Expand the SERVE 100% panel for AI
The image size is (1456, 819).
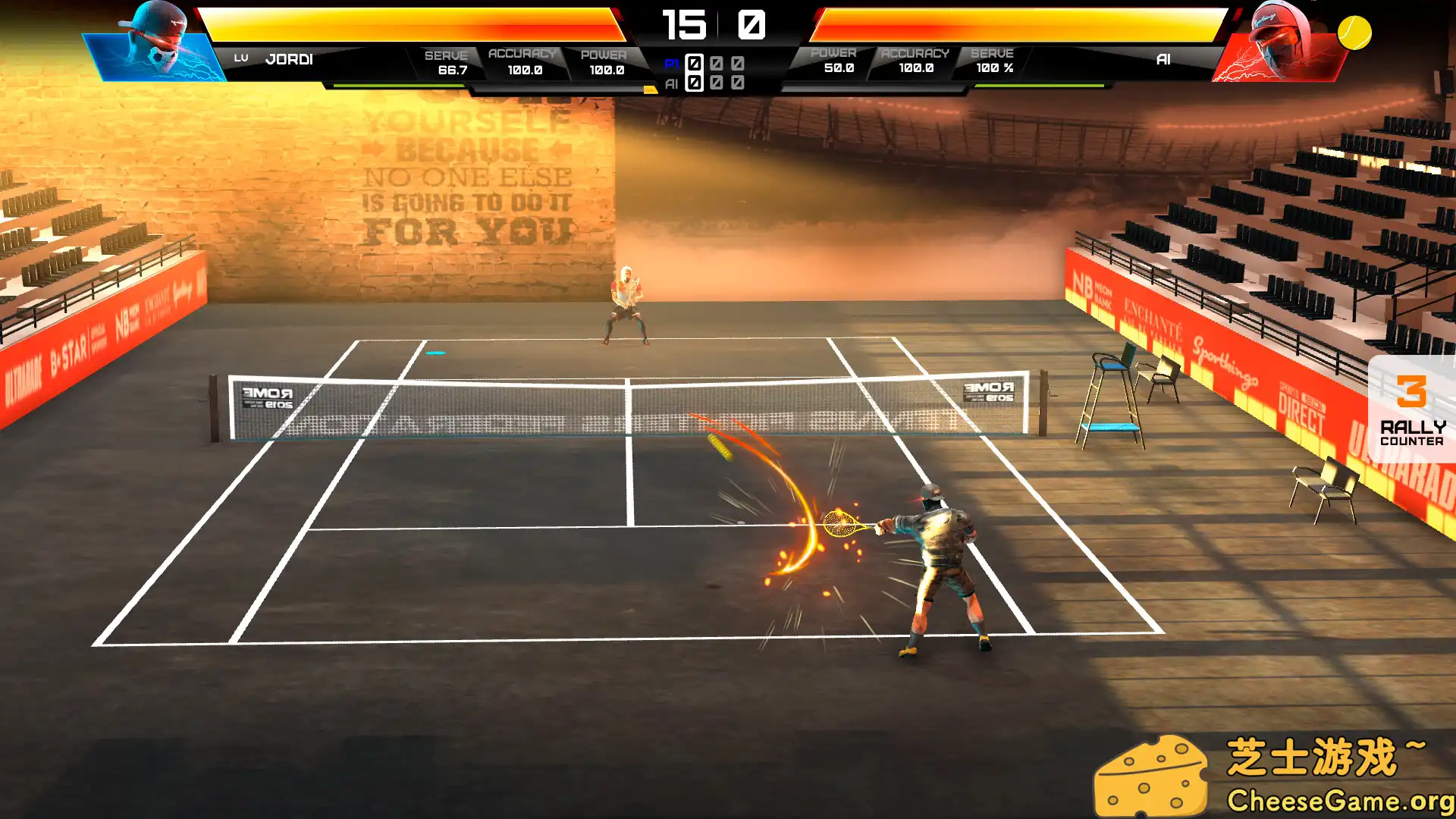992,61
